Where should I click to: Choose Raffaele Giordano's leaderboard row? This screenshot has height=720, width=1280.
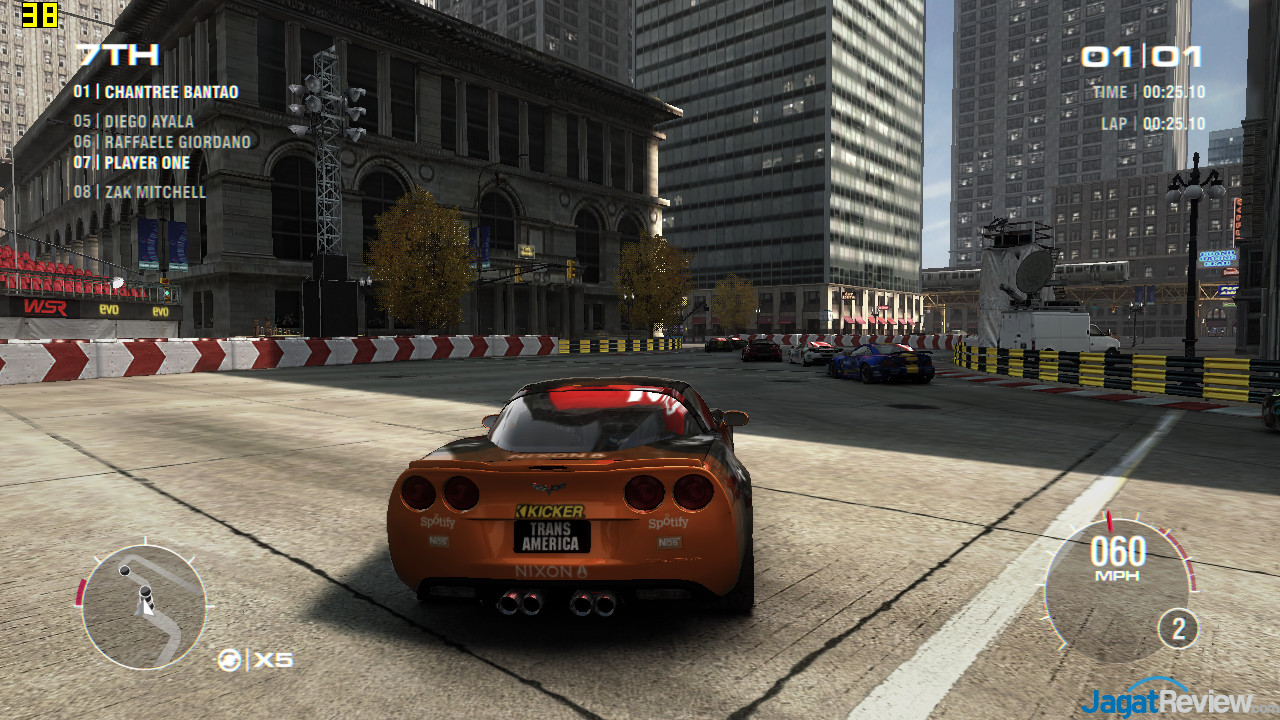[162, 142]
